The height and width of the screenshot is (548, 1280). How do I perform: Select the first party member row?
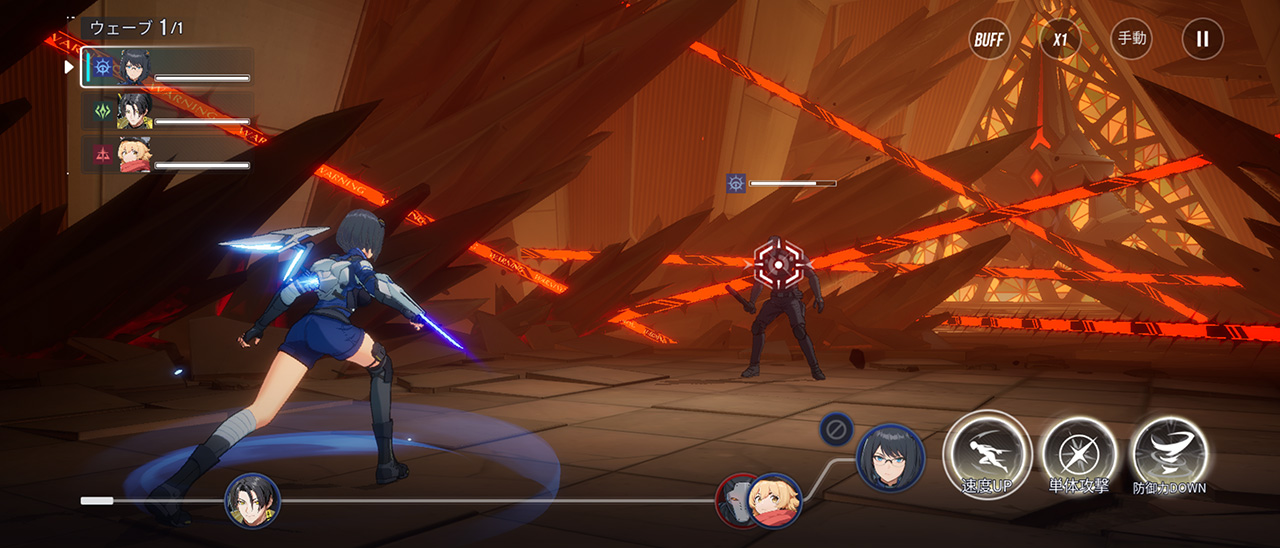(168, 67)
